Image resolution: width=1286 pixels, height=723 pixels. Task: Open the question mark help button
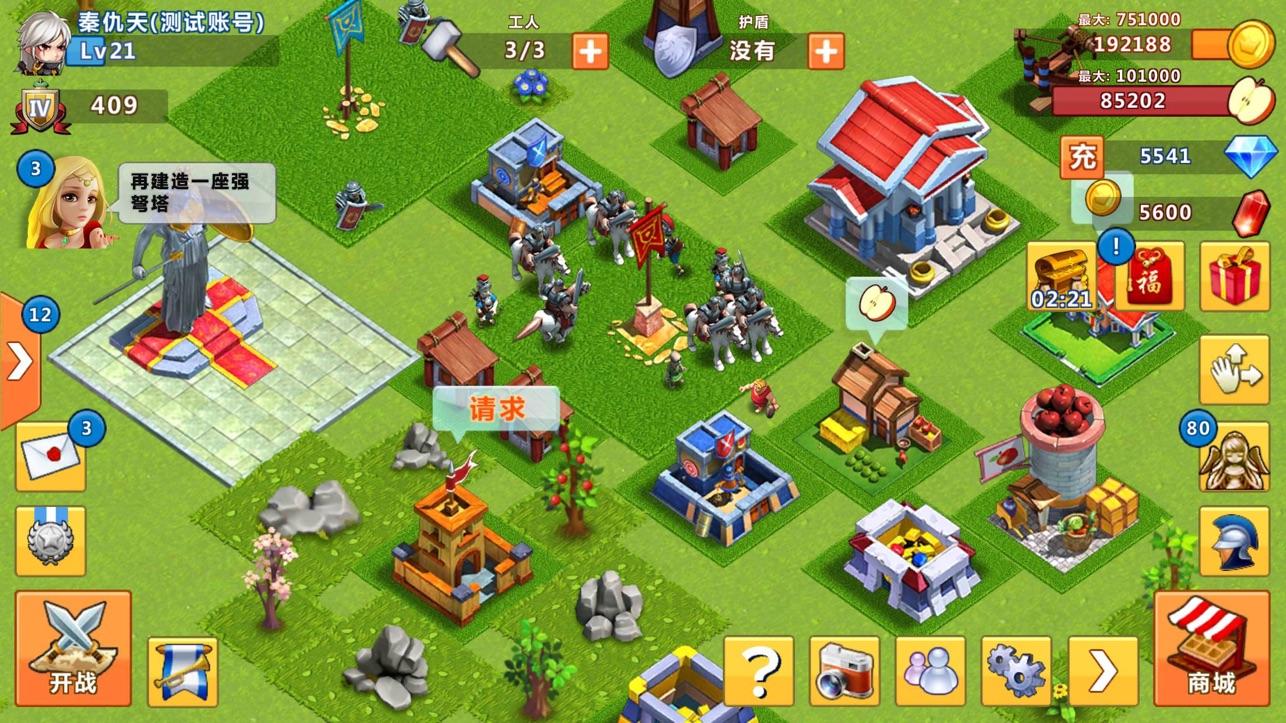click(x=759, y=671)
